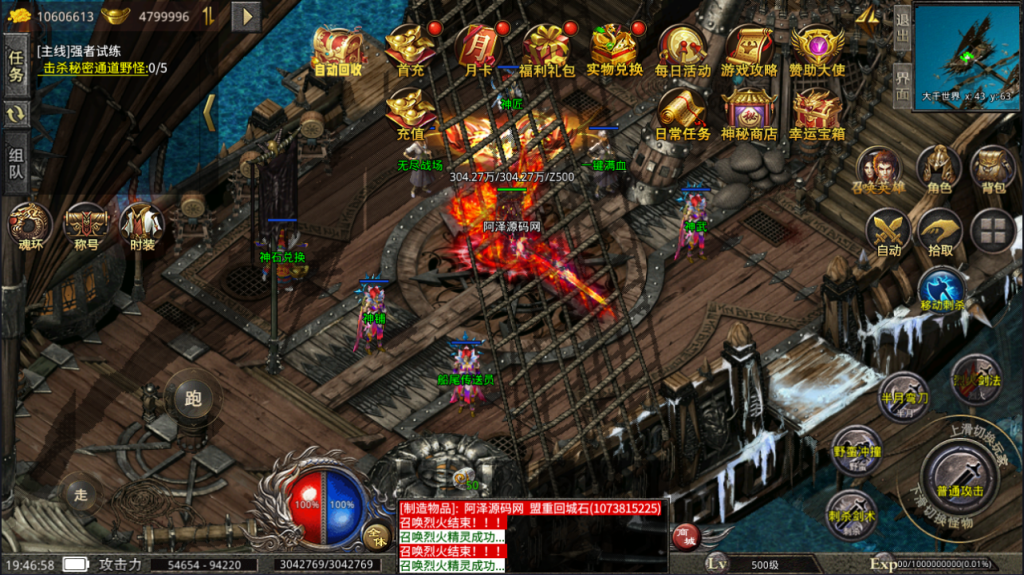Activate the 半月弯刀 half-moon skill
The image size is (1024, 575).
click(x=903, y=396)
